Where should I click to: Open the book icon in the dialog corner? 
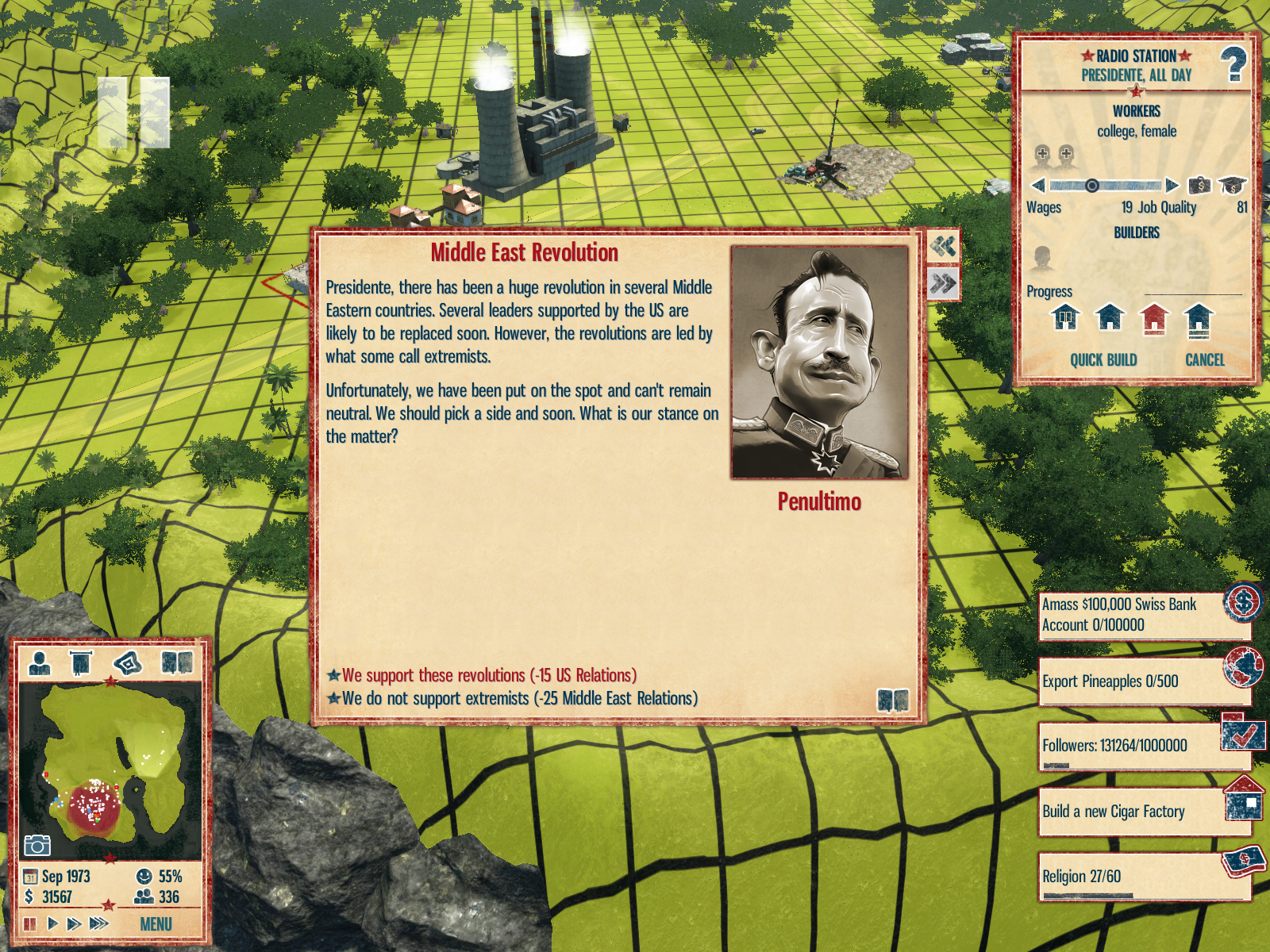[892, 701]
